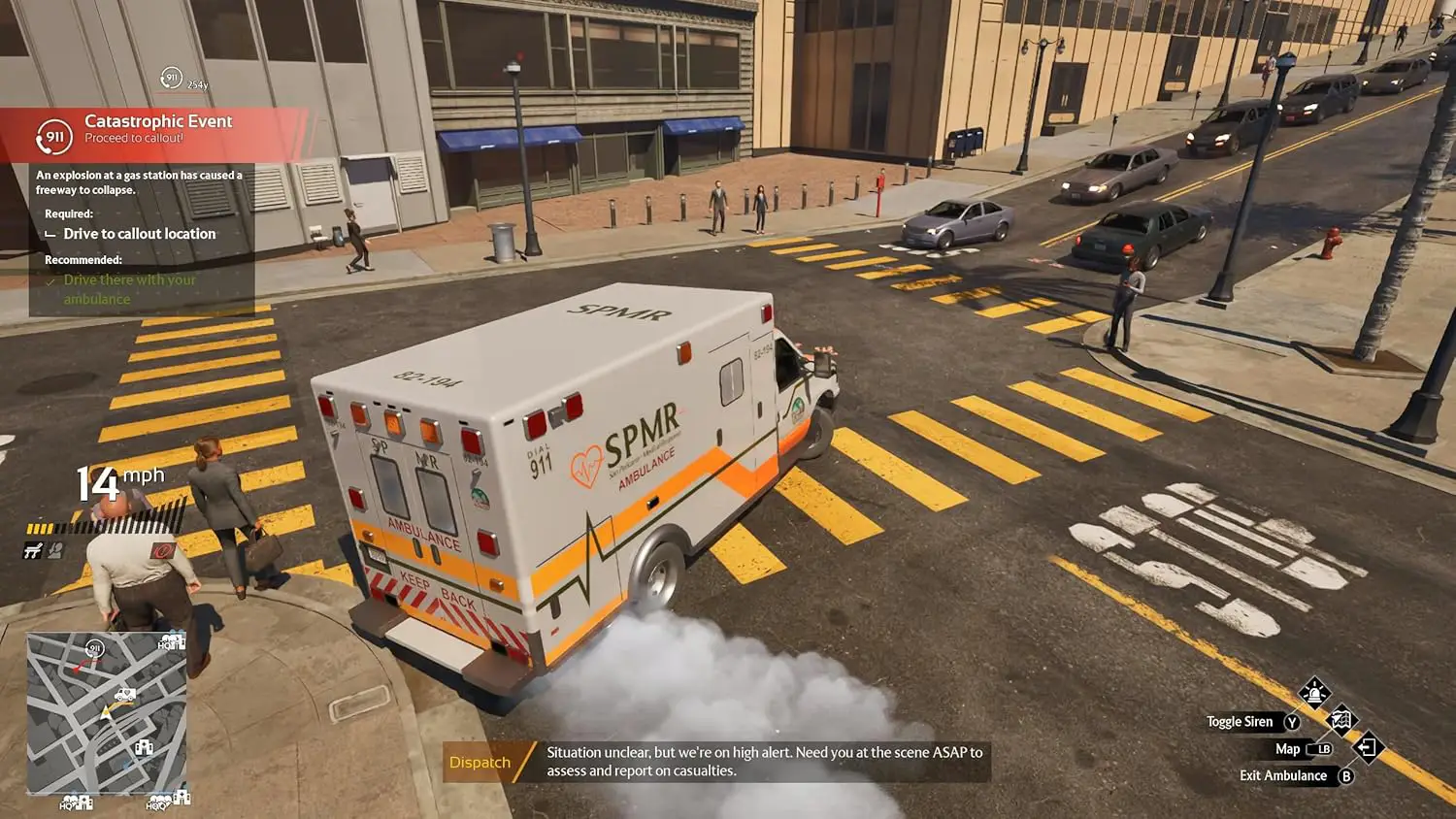Screen dimensions: 1456x819
Task: Select the 'Drive there with your ambulance' recommendation
Action: pos(129,289)
